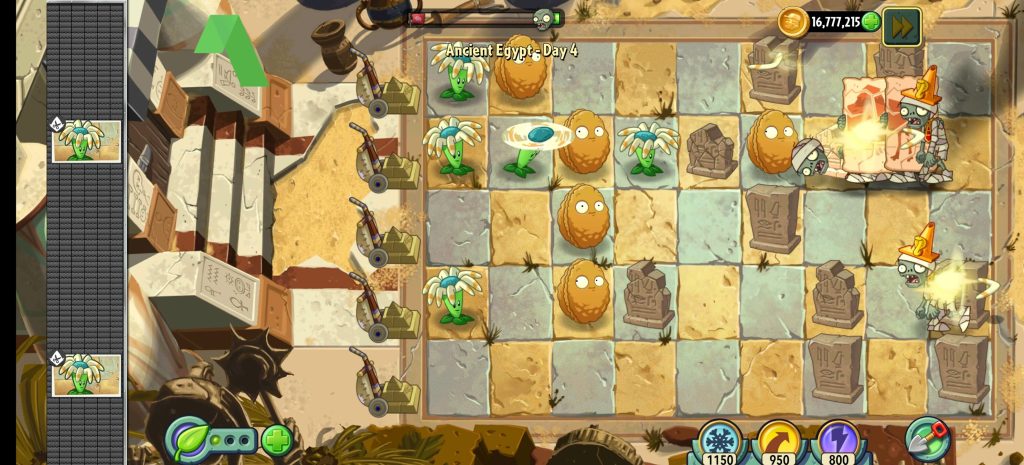Toggle the fast-forward speed button
The width and height of the screenshot is (1024, 465).
click(900, 24)
